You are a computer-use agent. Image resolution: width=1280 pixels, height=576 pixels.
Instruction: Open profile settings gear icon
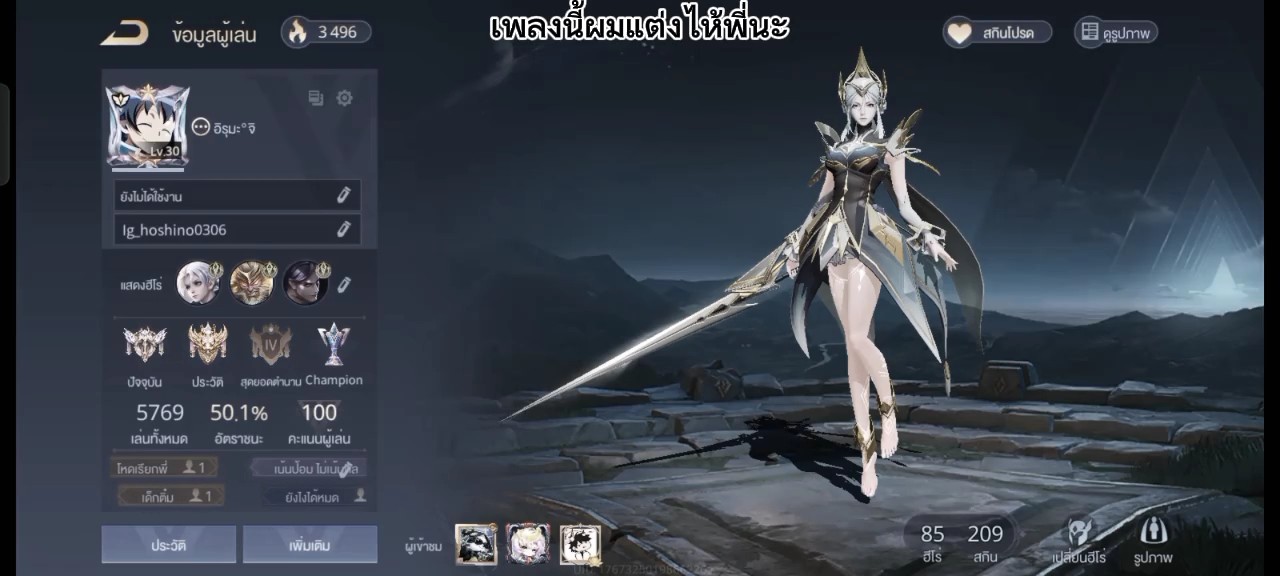click(345, 98)
